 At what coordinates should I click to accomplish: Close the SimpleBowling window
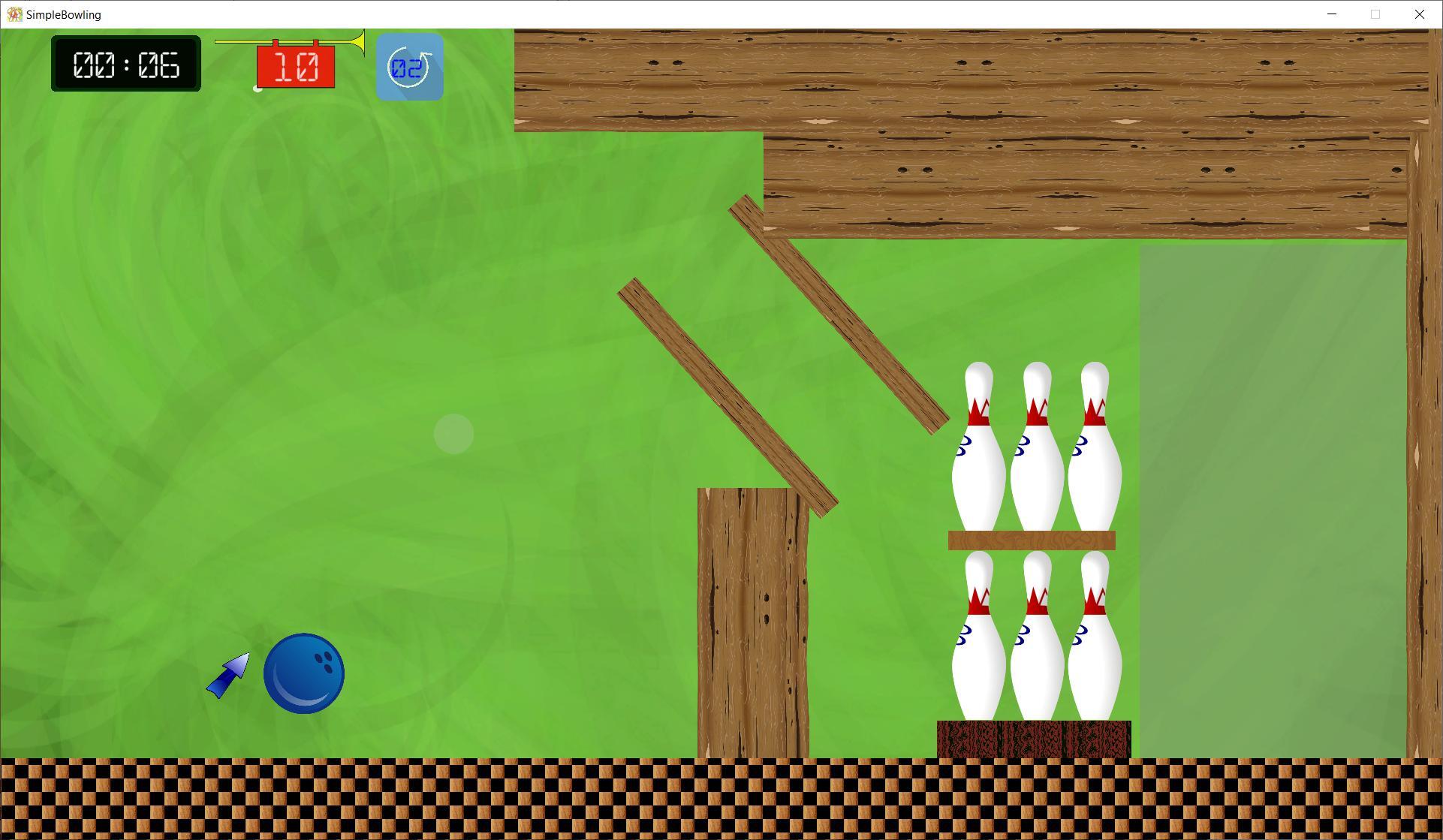tap(1419, 14)
